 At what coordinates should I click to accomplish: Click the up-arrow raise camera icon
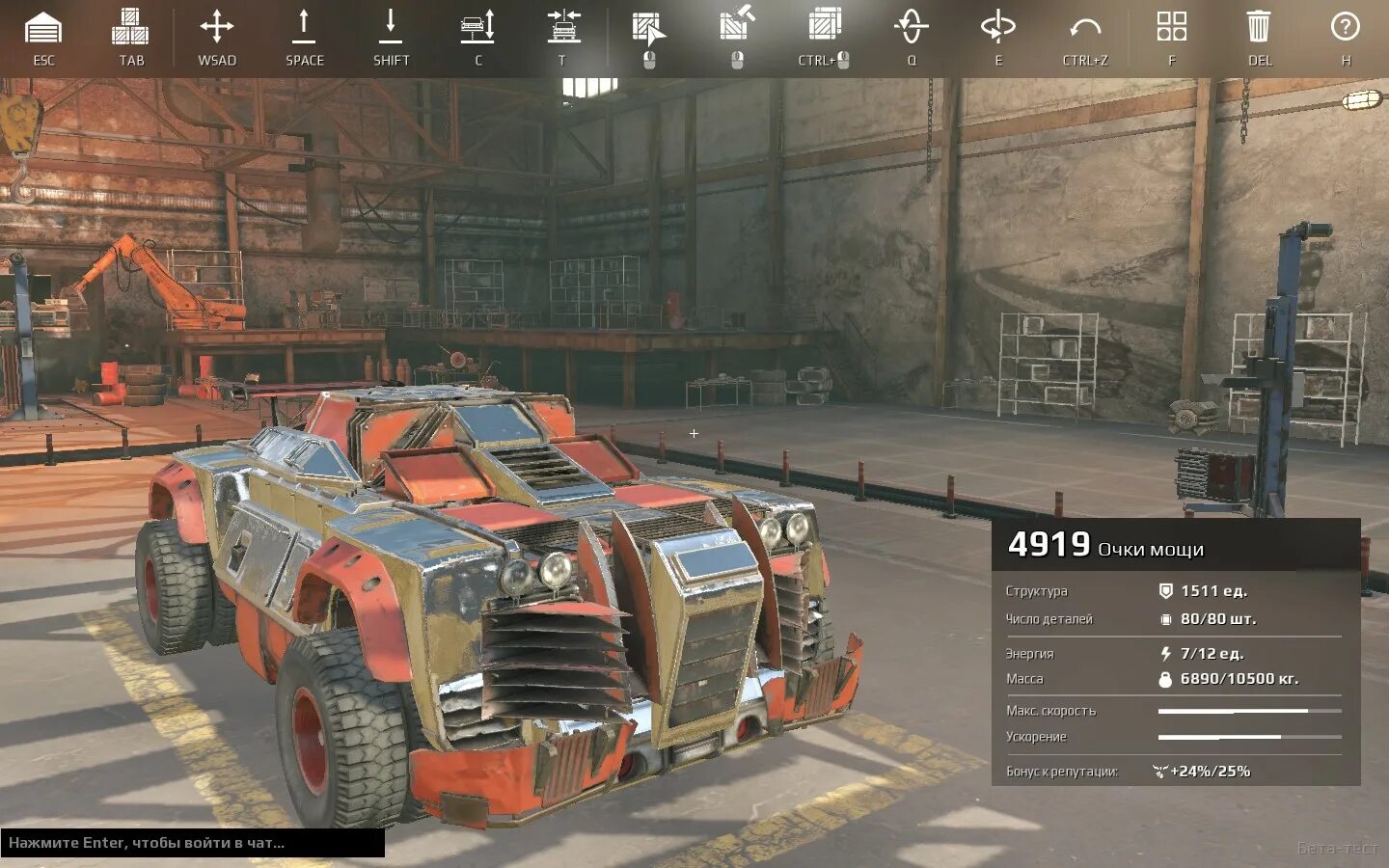tap(304, 27)
